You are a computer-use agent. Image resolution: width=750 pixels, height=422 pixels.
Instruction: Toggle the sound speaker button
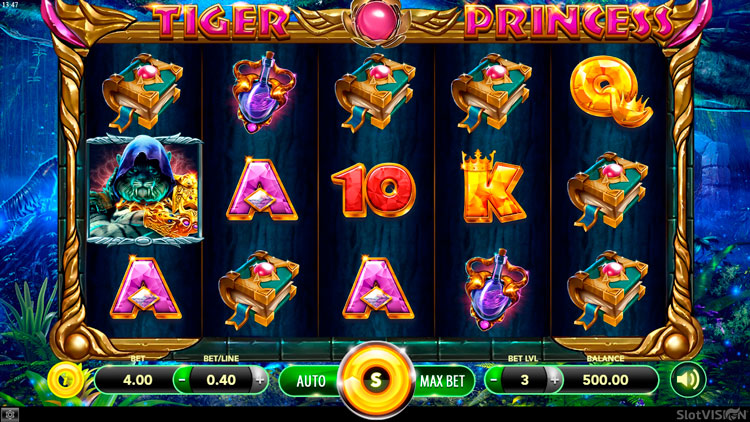coord(687,380)
